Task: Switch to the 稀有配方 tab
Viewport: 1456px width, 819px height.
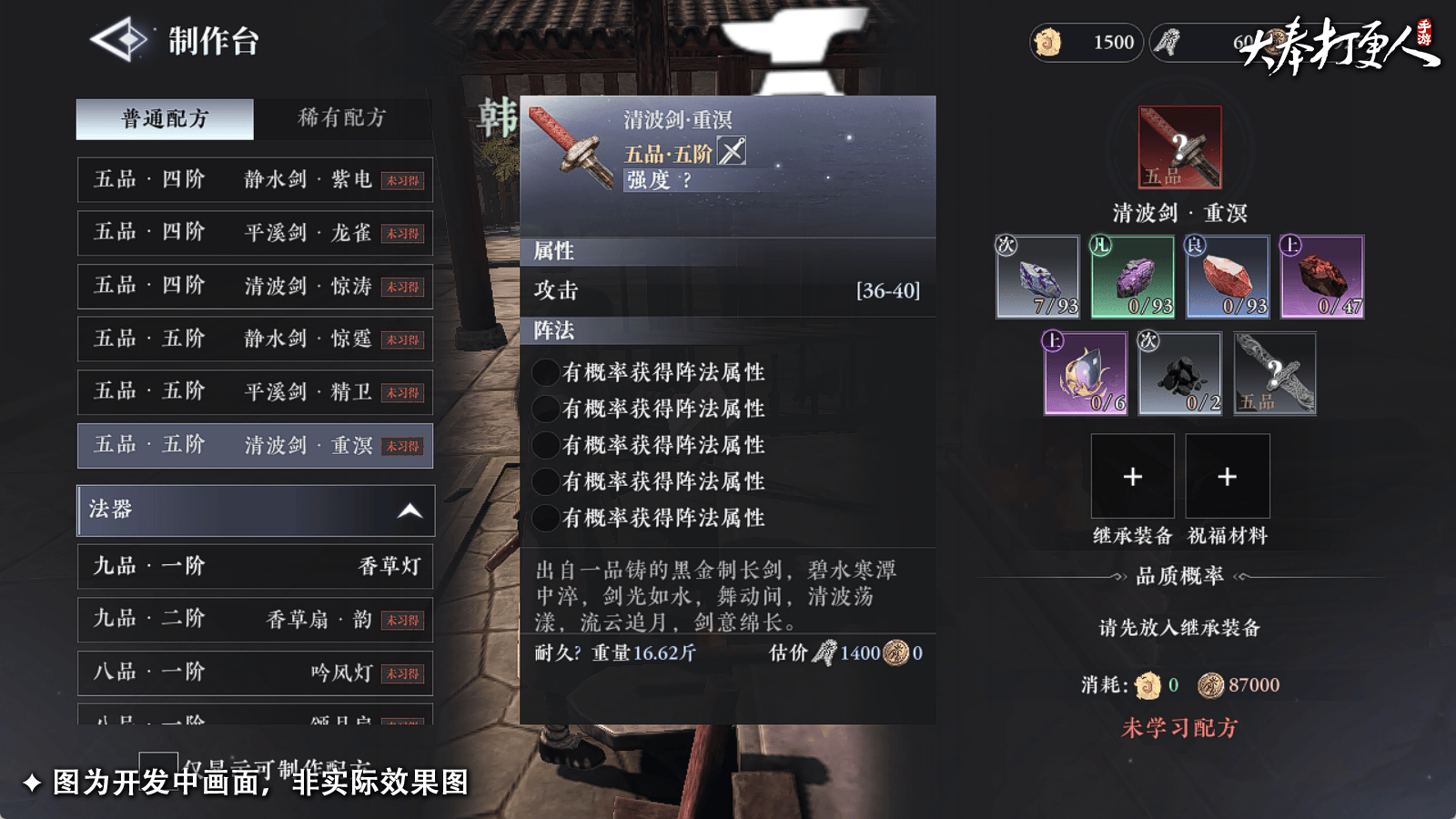Action: coord(339,117)
